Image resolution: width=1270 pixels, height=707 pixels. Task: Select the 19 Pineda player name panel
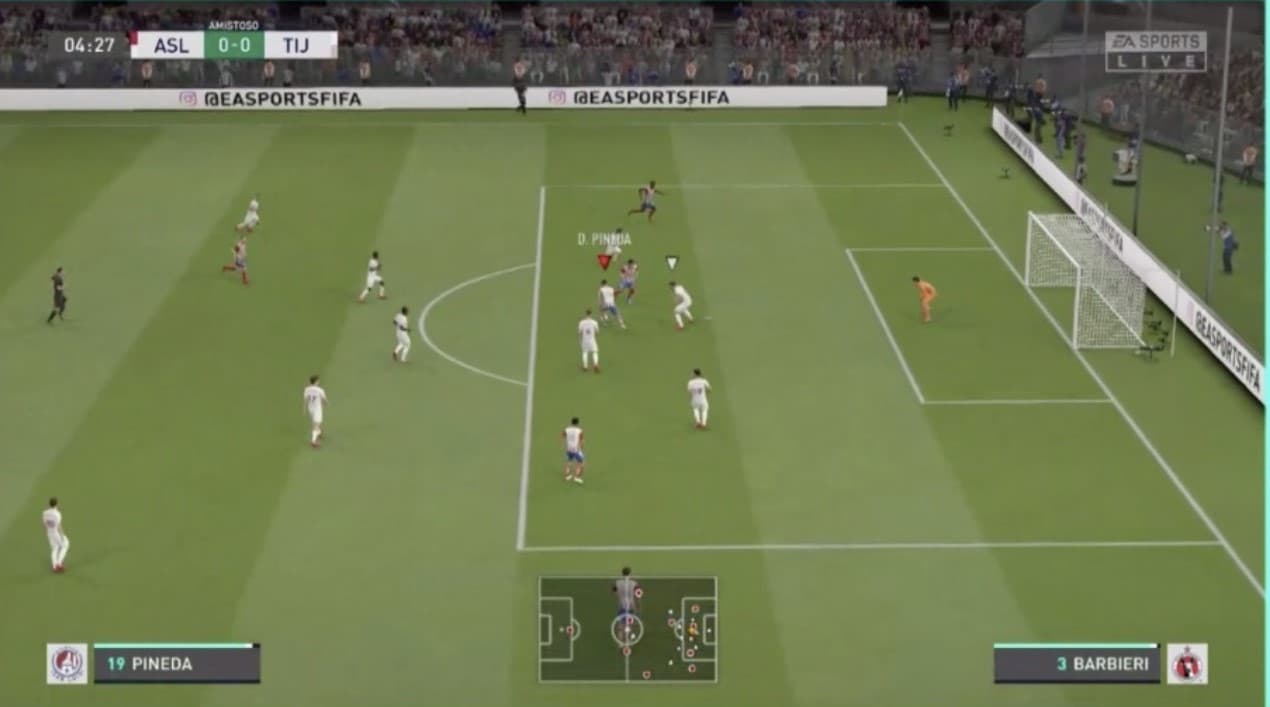(177, 664)
